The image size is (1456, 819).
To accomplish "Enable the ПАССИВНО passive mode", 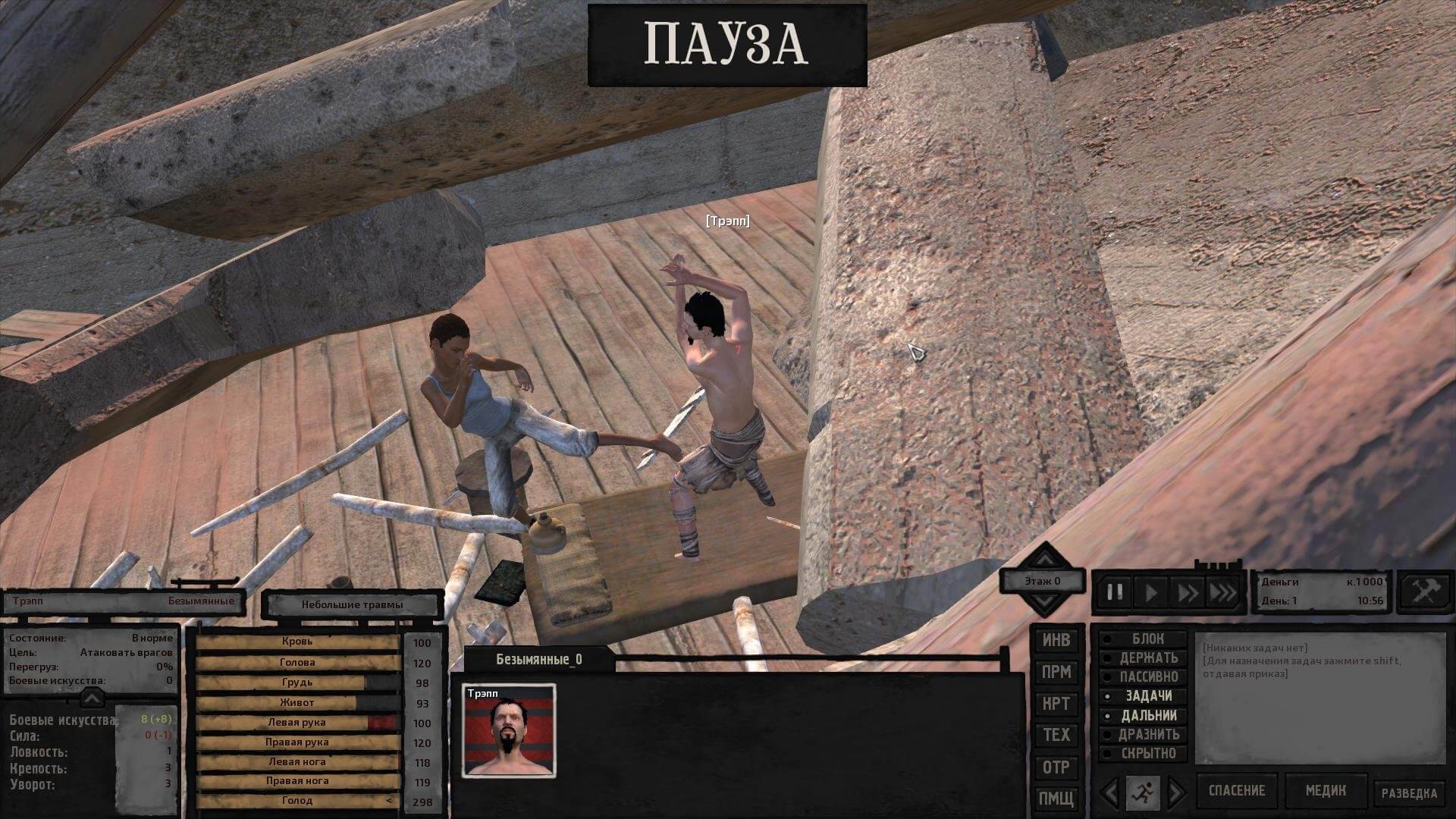I will 1148,676.
